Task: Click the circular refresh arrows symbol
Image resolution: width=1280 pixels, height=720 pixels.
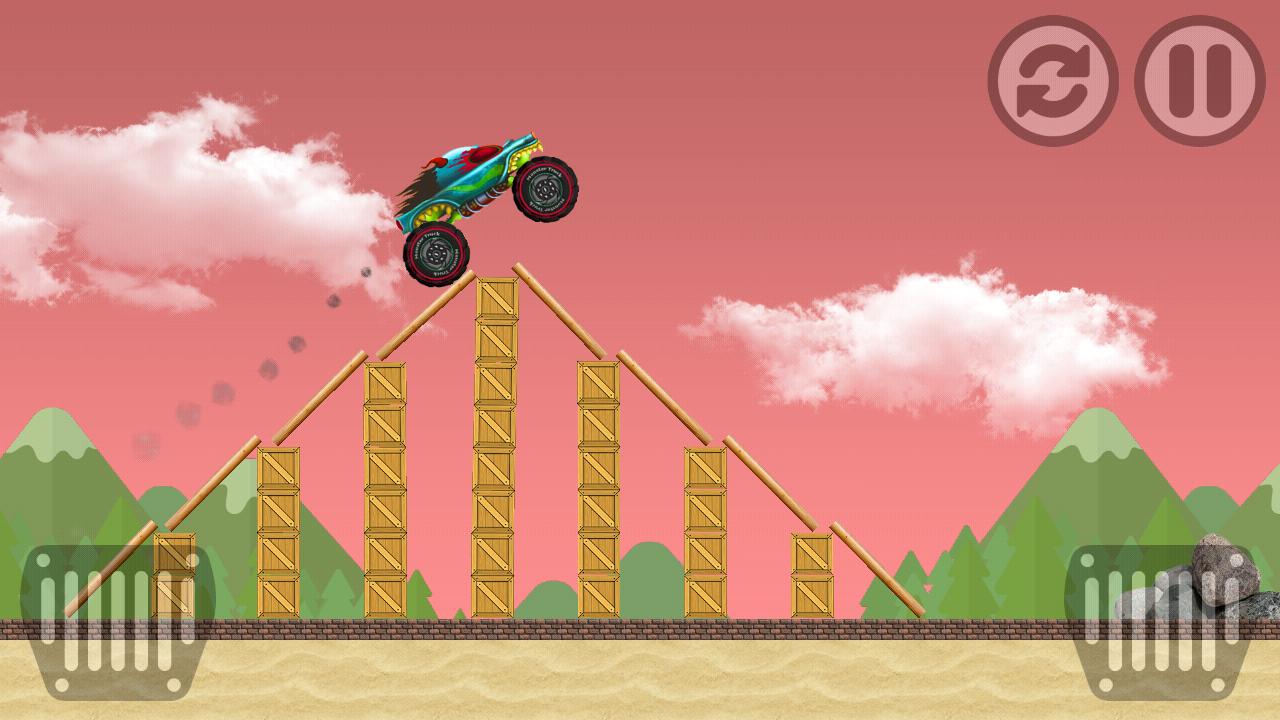Action: (x=1052, y=80)
